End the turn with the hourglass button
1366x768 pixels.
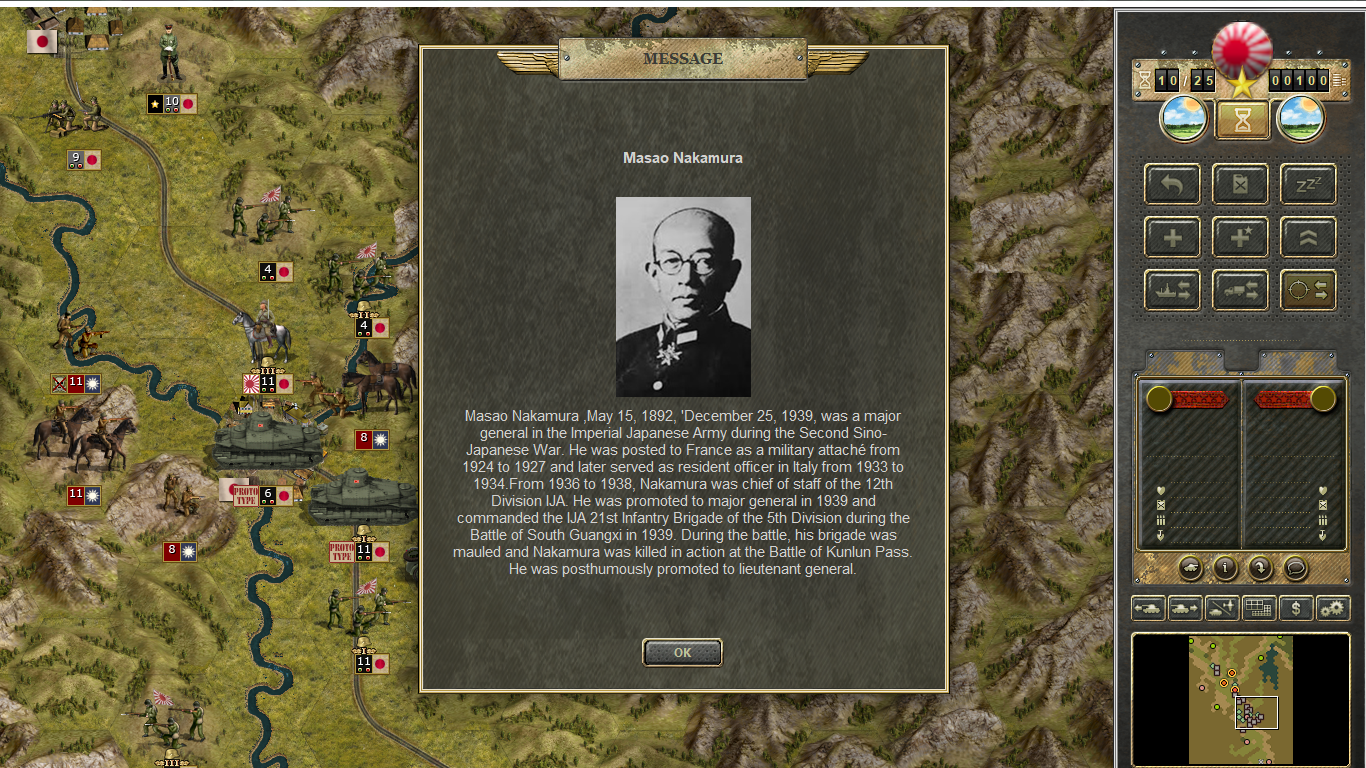tap(1242, 120)
